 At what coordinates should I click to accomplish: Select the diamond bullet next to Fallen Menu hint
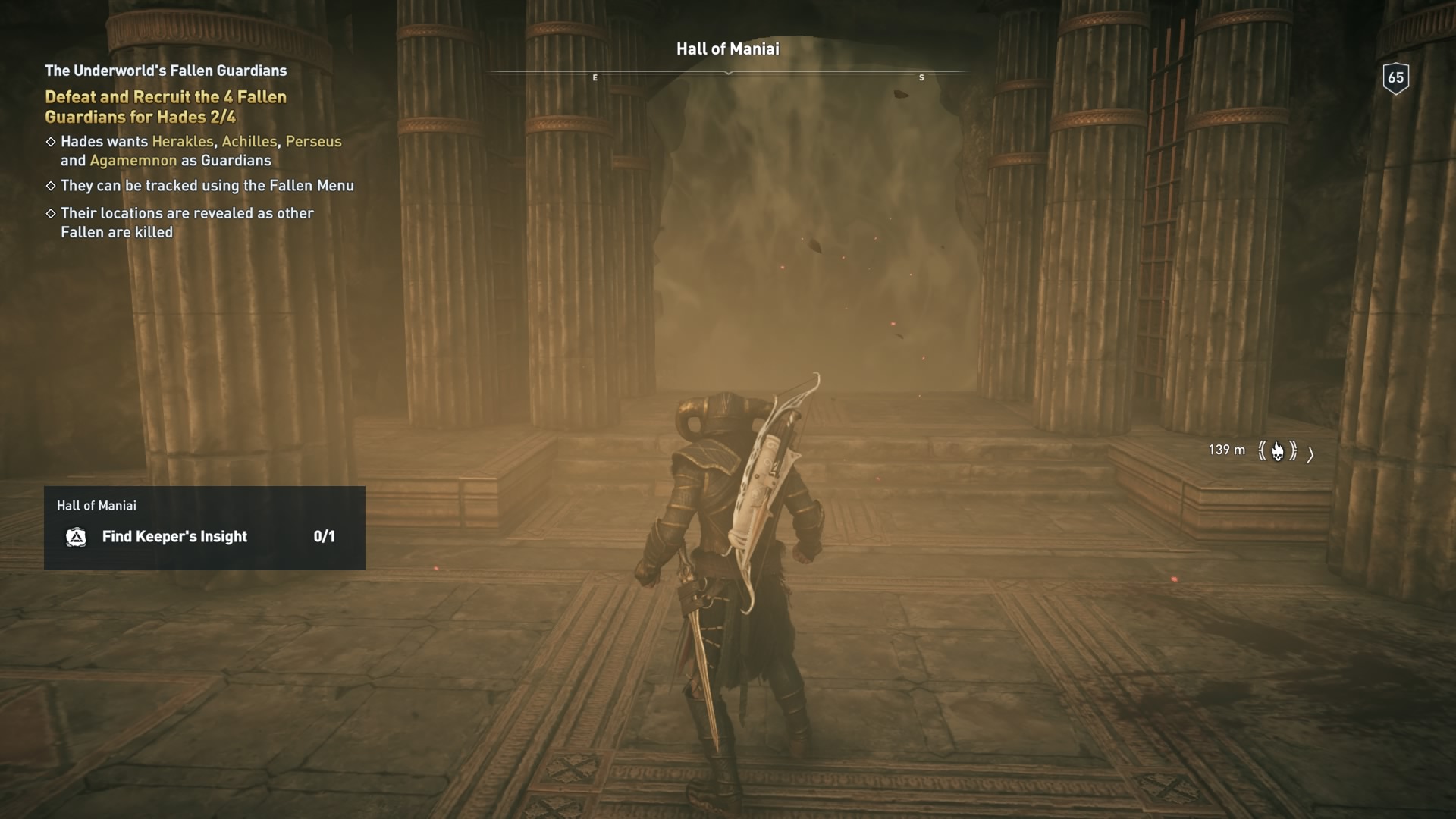coord(52,185)
